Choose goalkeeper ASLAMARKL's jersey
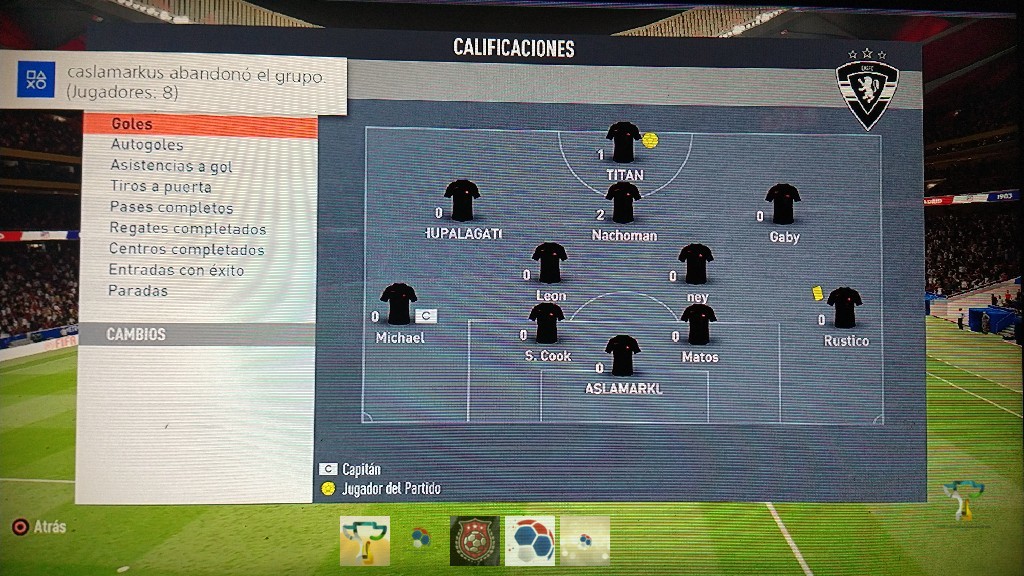1024x576 pixels. pyautogui.click(x=622, y=356)
